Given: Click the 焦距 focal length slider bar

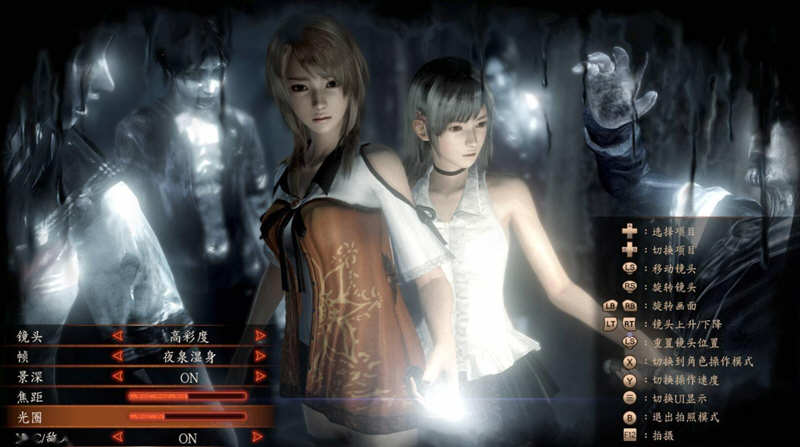Looking at the screenshot, I should 187,397.
